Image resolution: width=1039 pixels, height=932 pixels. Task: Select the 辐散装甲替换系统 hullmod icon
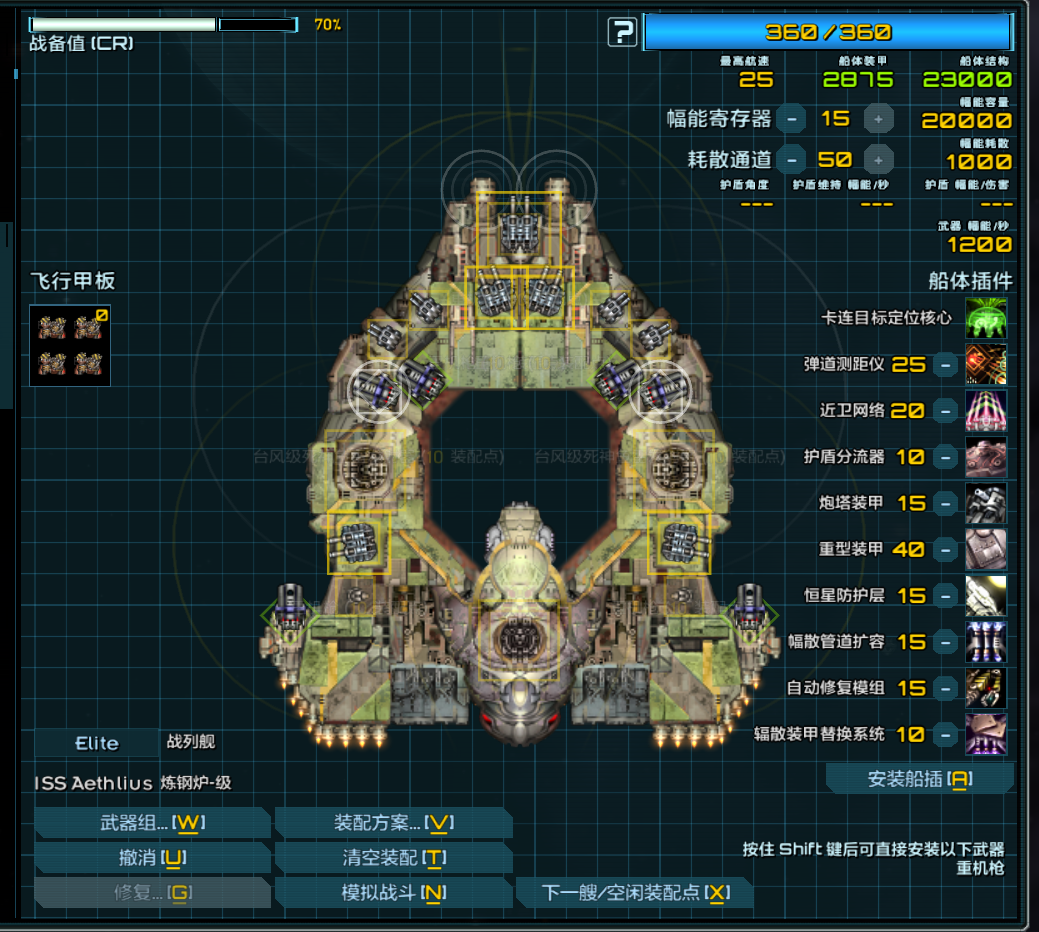tap(986, 734)
